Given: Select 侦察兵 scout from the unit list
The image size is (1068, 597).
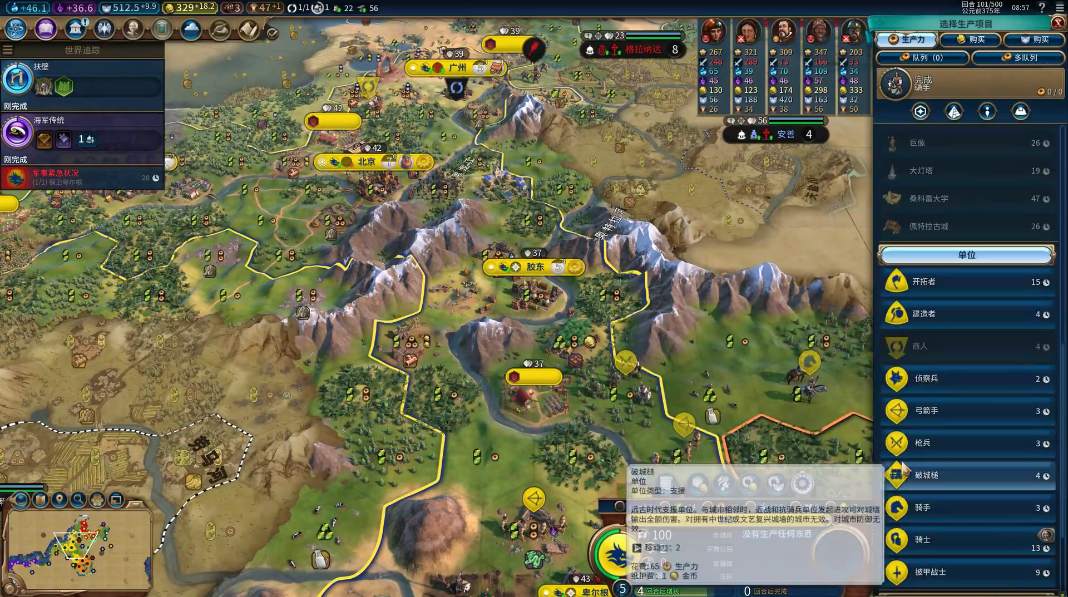Looking at the screenshot, I should pos(967,379).
